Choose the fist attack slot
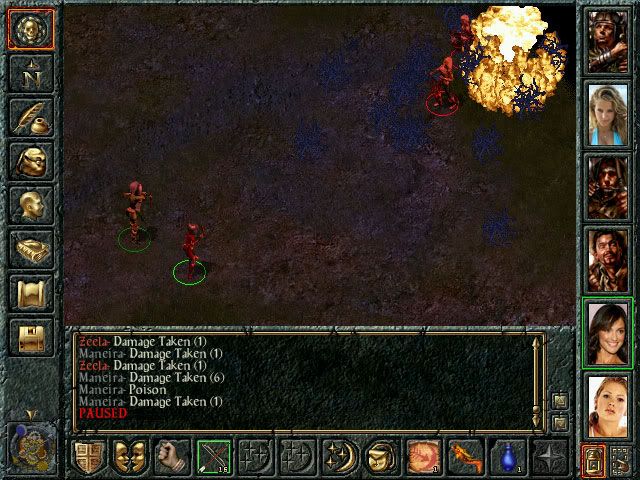This screenshot has width=640, height=480. (172, 459)
